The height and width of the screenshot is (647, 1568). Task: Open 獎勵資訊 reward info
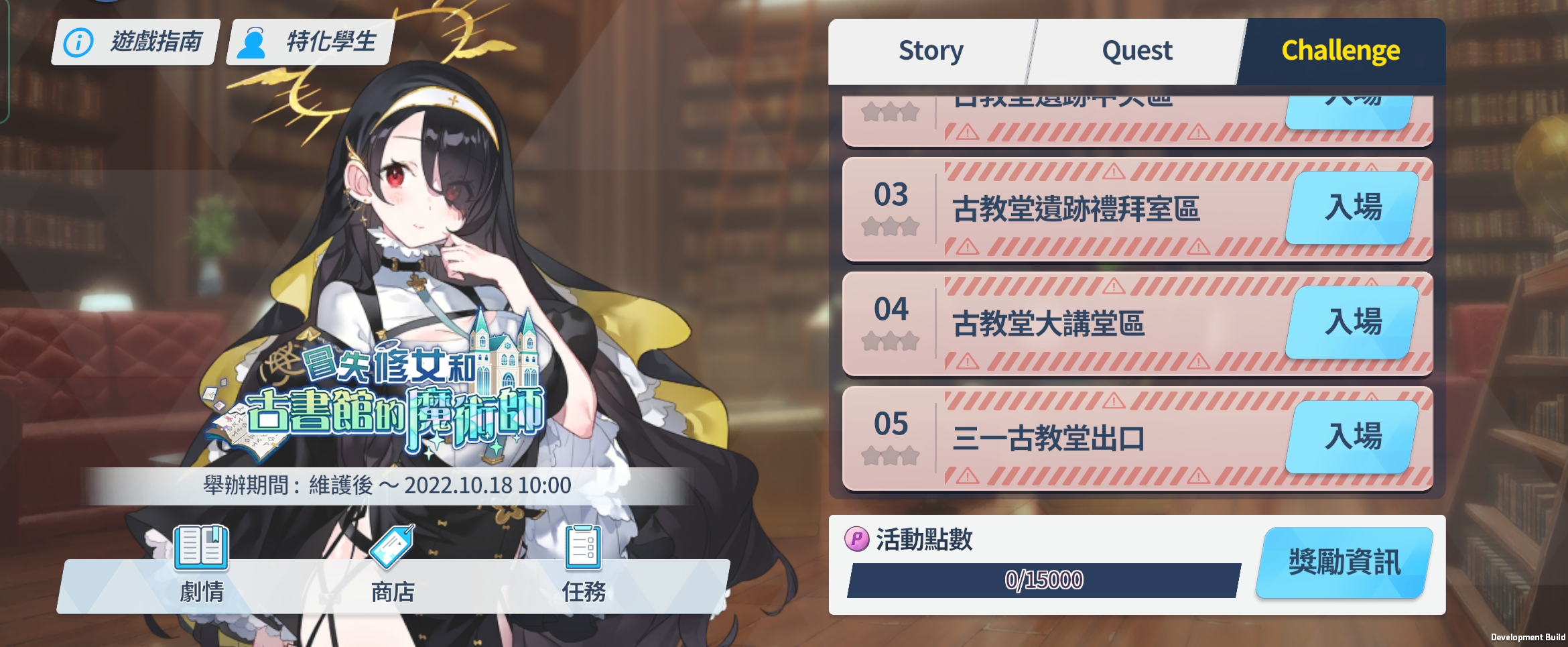[x=1344, y=563]
